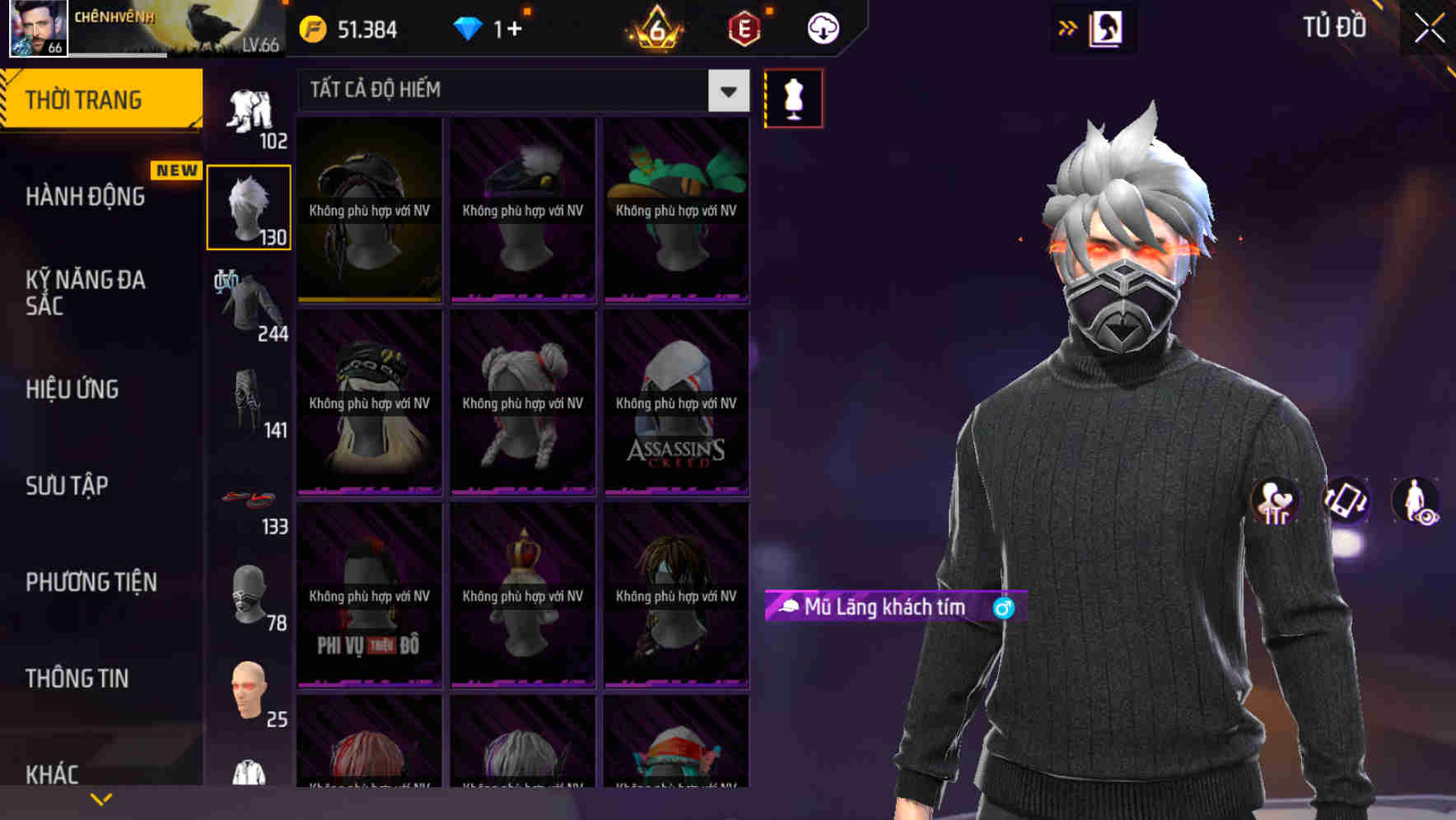Click the level 6 crown badge
This screenshot has width=1456, height=820.
pyautogui.click(x=657, y=29)
